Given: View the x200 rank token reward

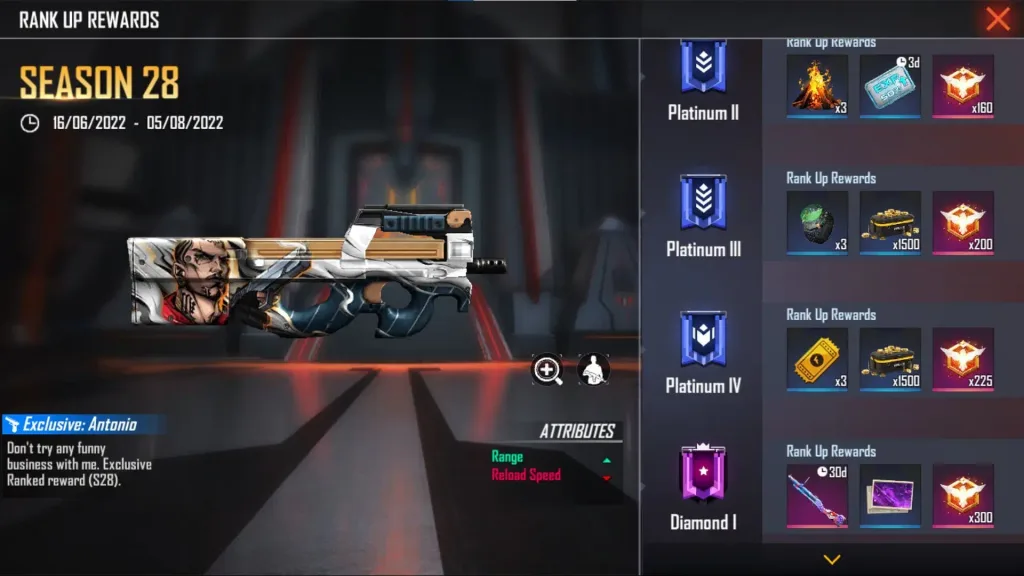Looking at the screenshot, I should click(x=963, y=222).
